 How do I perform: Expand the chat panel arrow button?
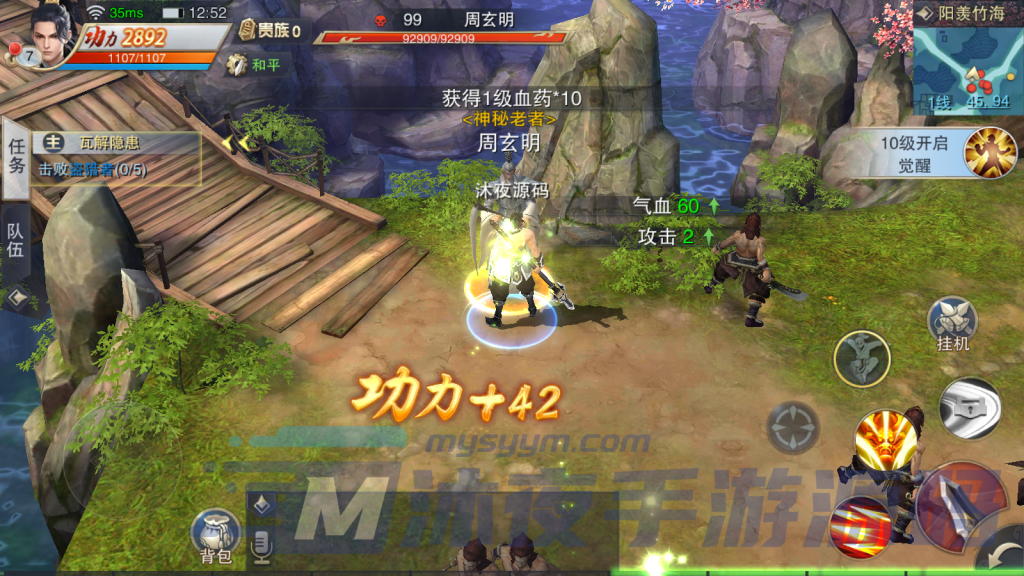(x=263, y=505)
